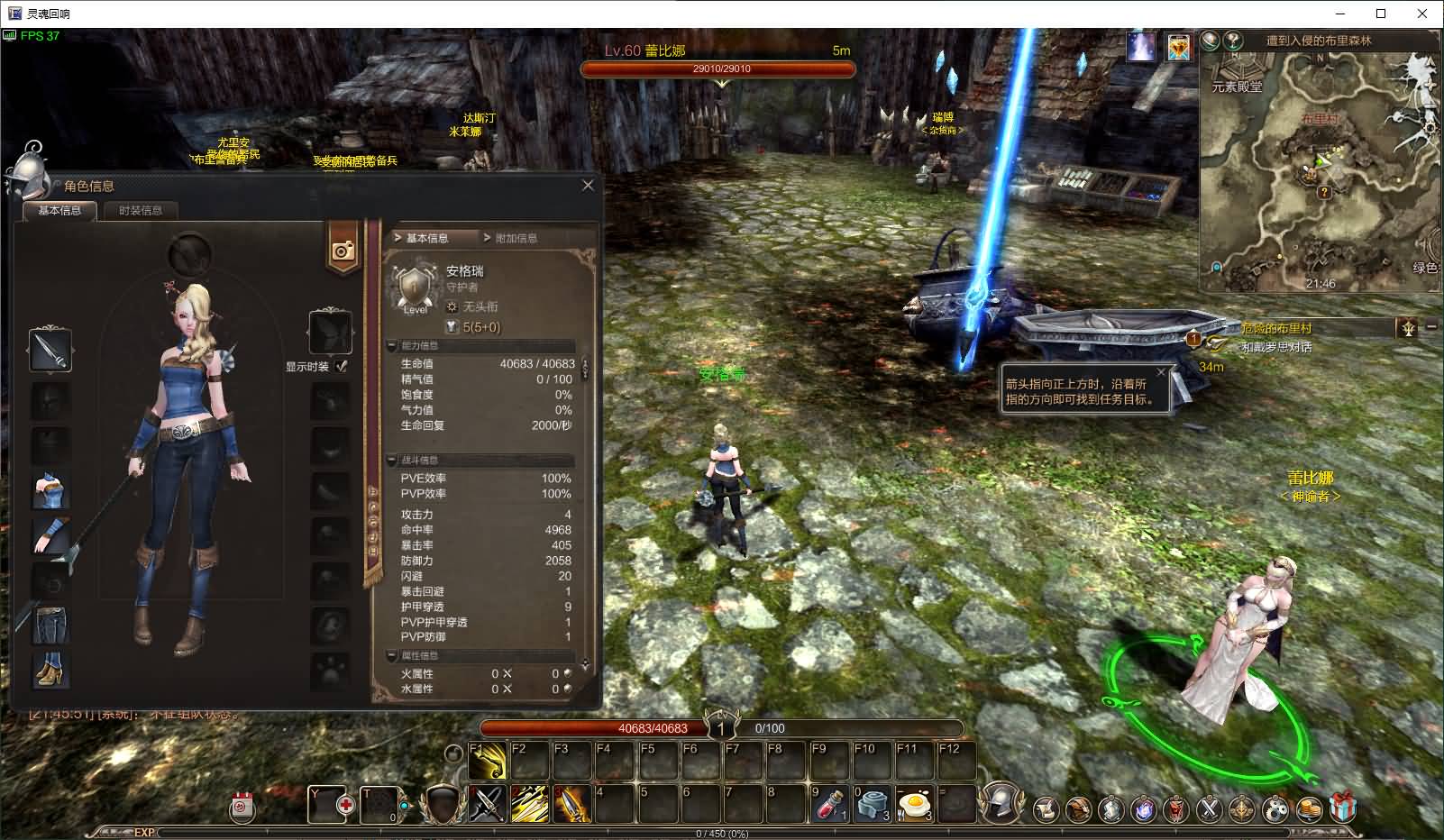Screen dimensions: 1444x840
Task: Activate the crossed swords skill in slot 1
Action: click(x=488, y=804)
